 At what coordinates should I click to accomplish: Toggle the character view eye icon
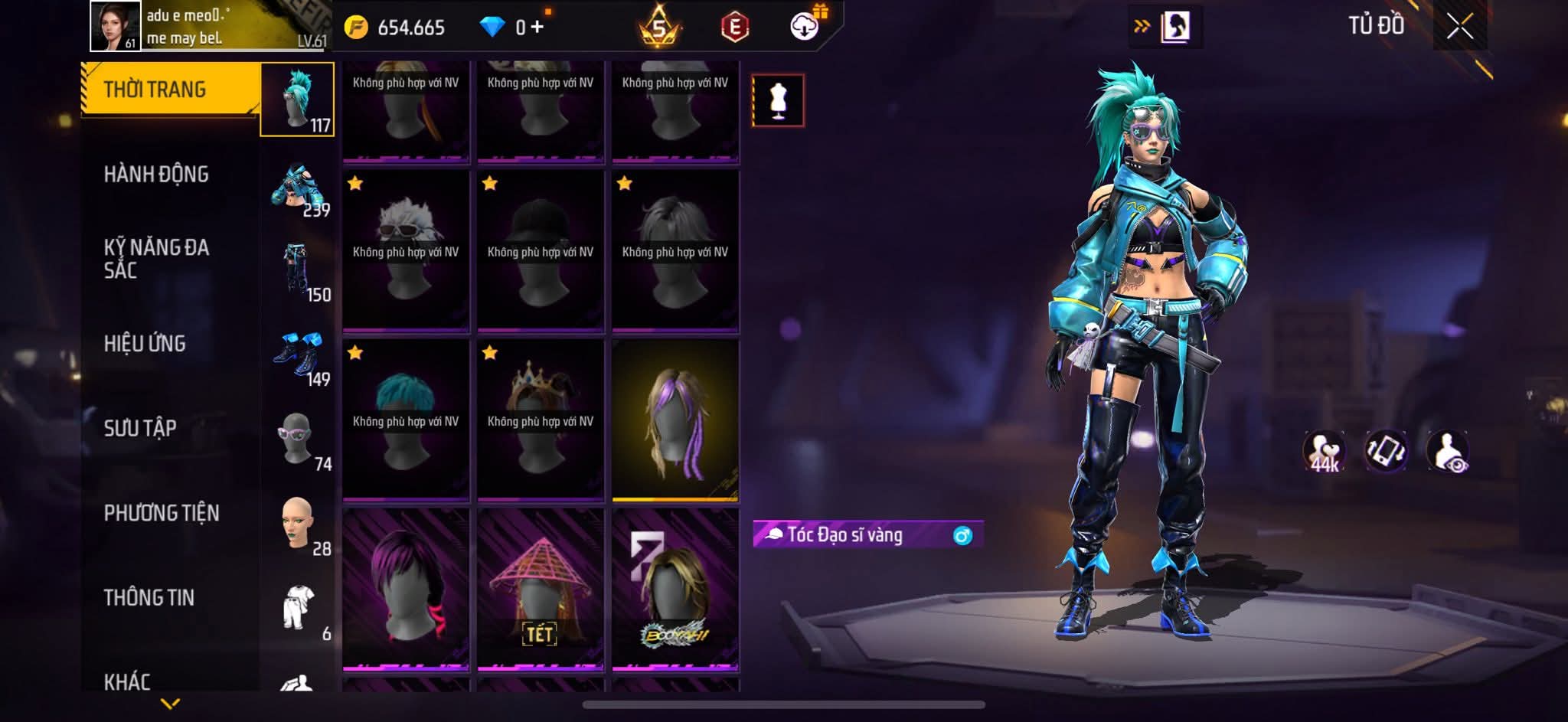point(1447,451)
